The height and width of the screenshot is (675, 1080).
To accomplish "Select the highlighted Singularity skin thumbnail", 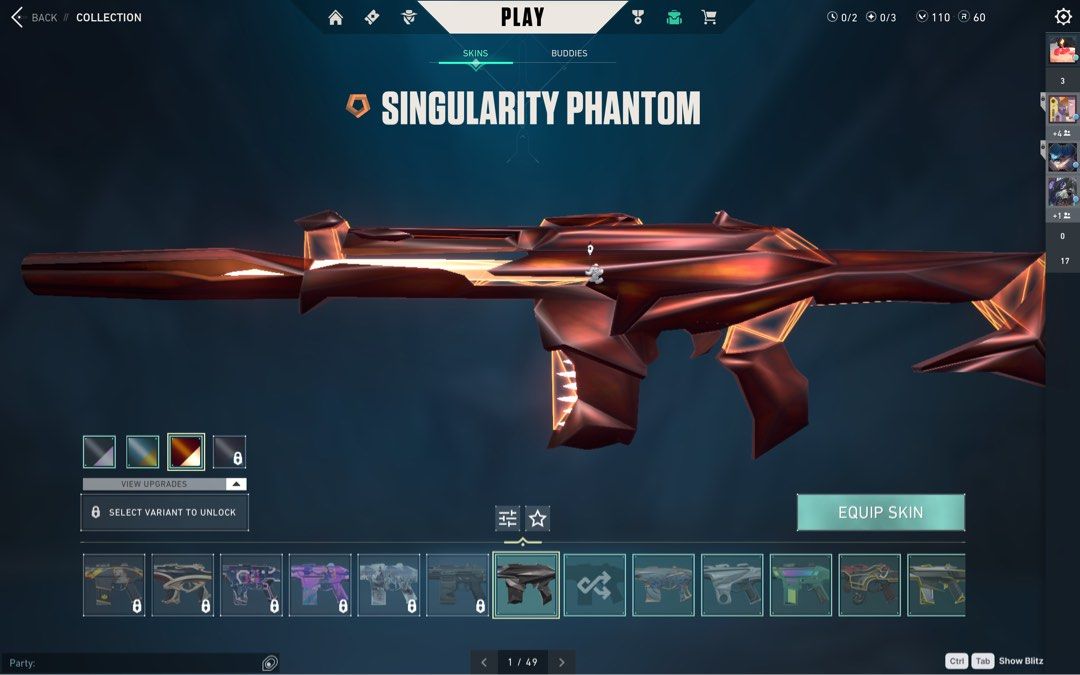I will pyautogui.click(x=526, y=585).
